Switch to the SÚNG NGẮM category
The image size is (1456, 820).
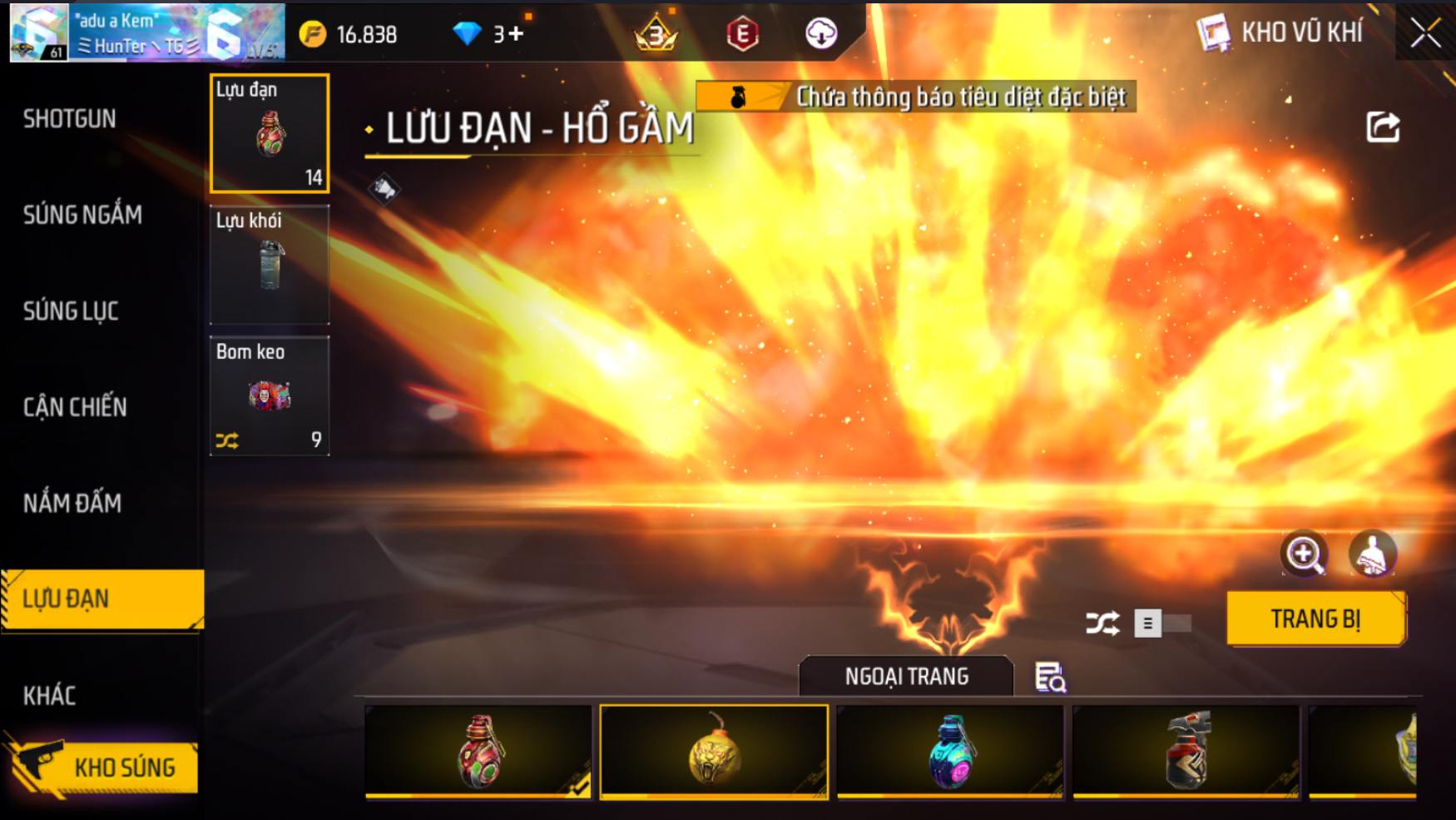coord(82,215)
